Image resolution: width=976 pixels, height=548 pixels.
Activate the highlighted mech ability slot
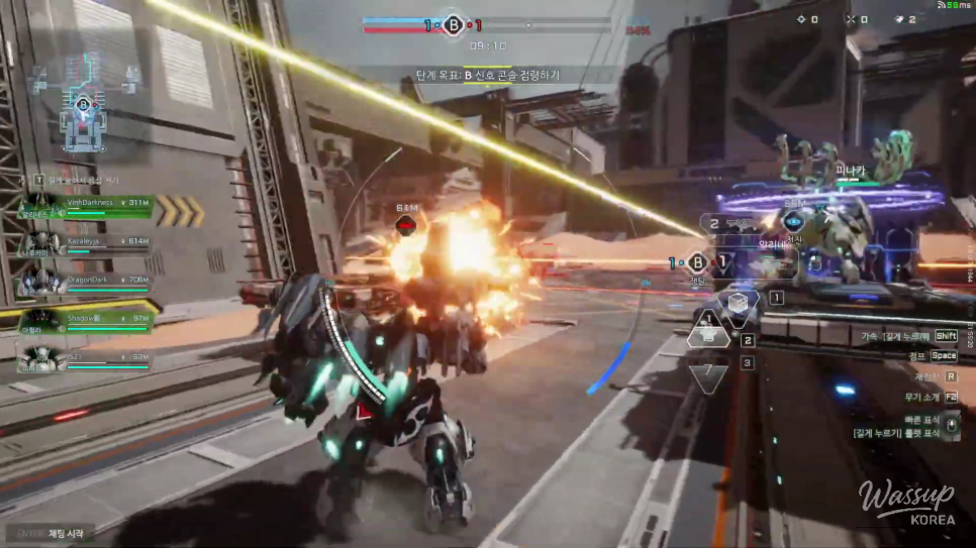click(x=709, y=335)
